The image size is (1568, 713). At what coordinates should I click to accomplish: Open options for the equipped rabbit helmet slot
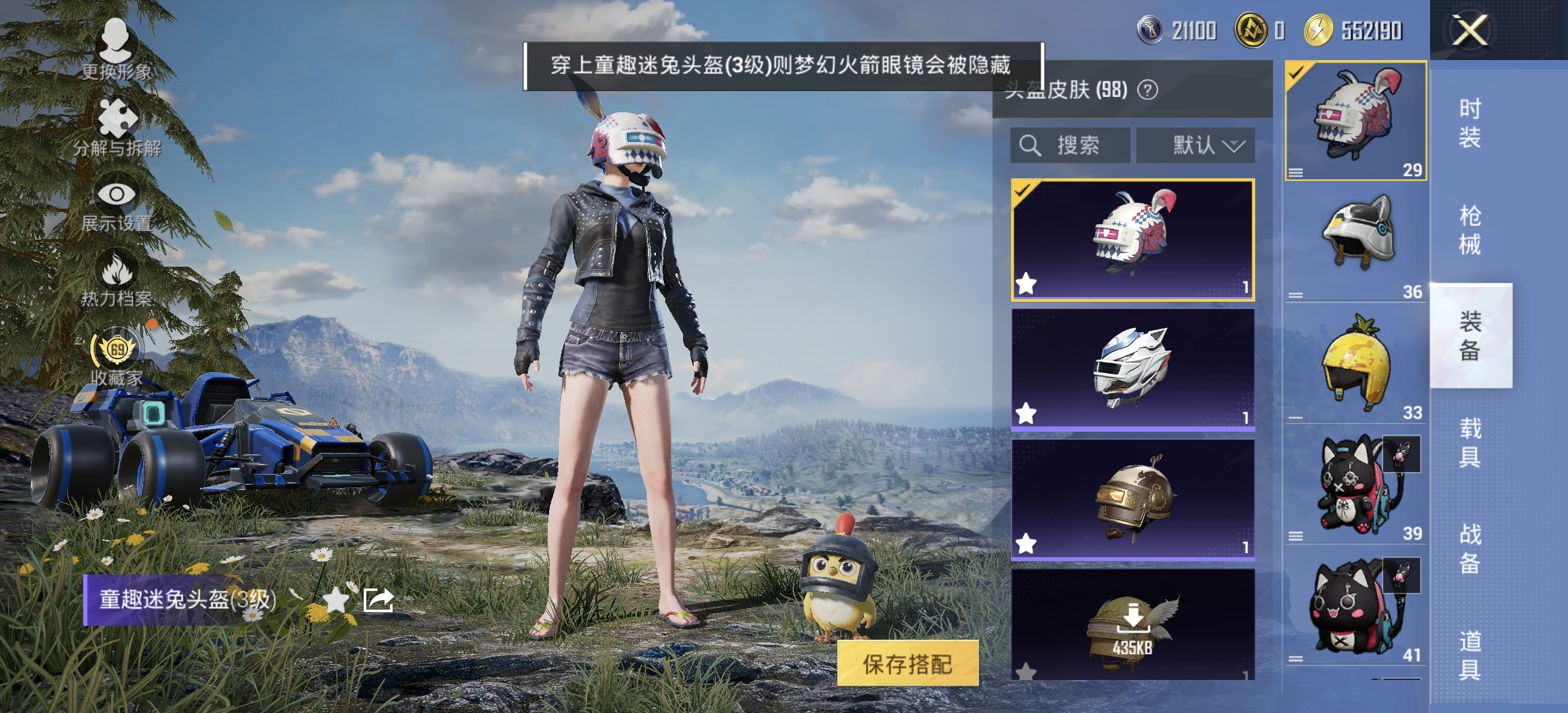tap(1295, 173)
